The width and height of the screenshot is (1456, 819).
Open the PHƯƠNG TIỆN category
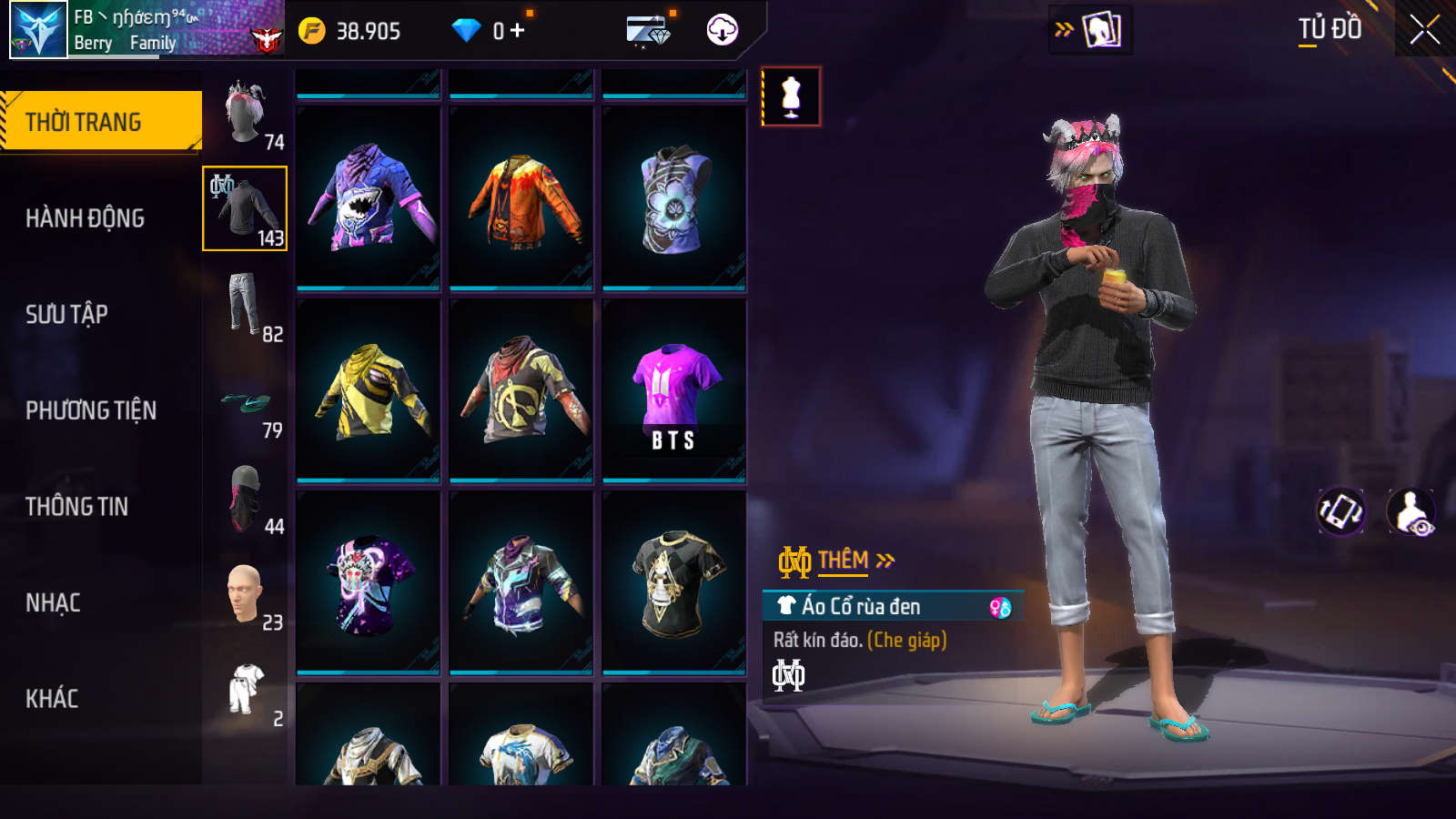pos(91,410)
